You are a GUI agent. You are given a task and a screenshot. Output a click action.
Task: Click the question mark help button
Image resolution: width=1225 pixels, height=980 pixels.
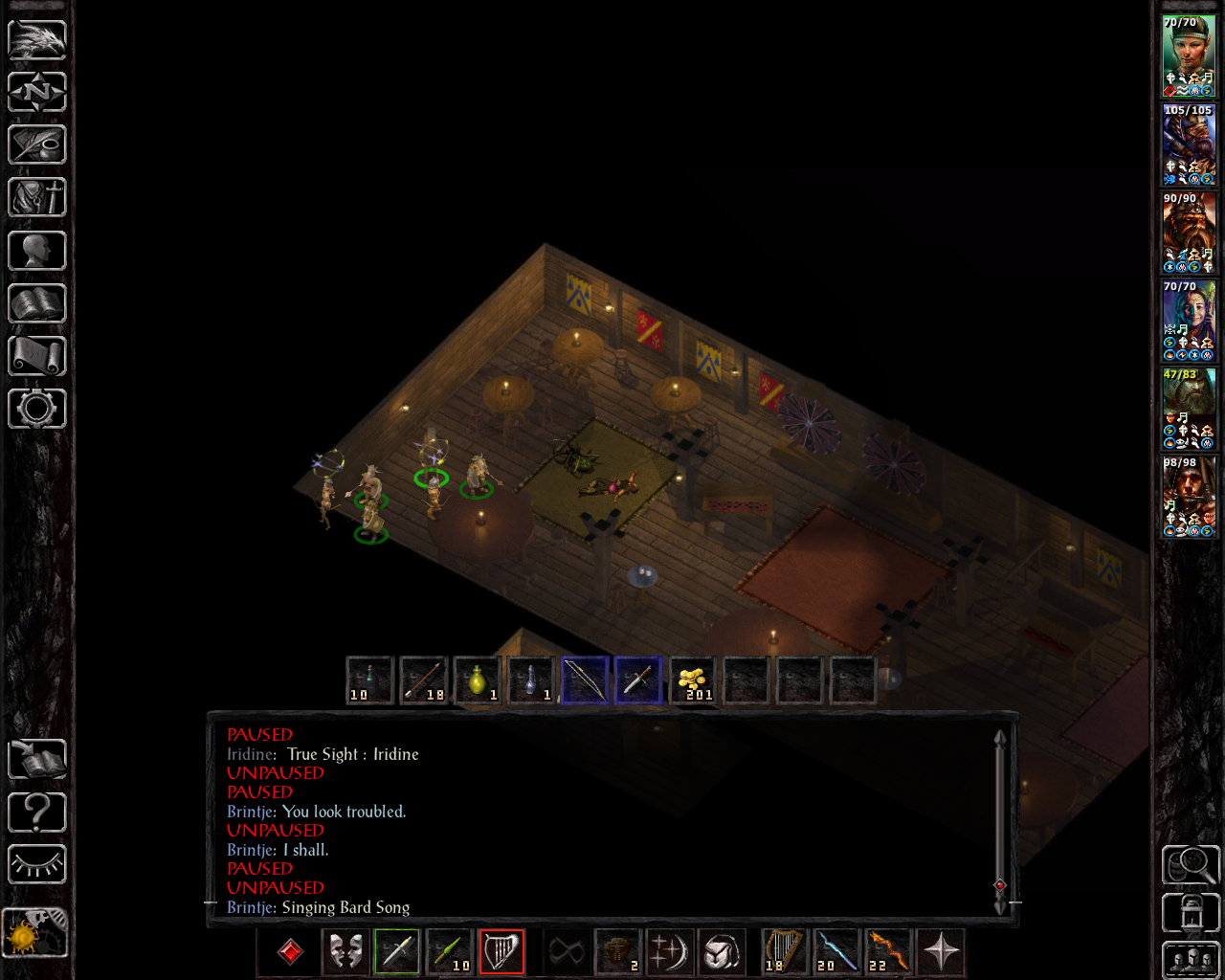coord(37,813)
